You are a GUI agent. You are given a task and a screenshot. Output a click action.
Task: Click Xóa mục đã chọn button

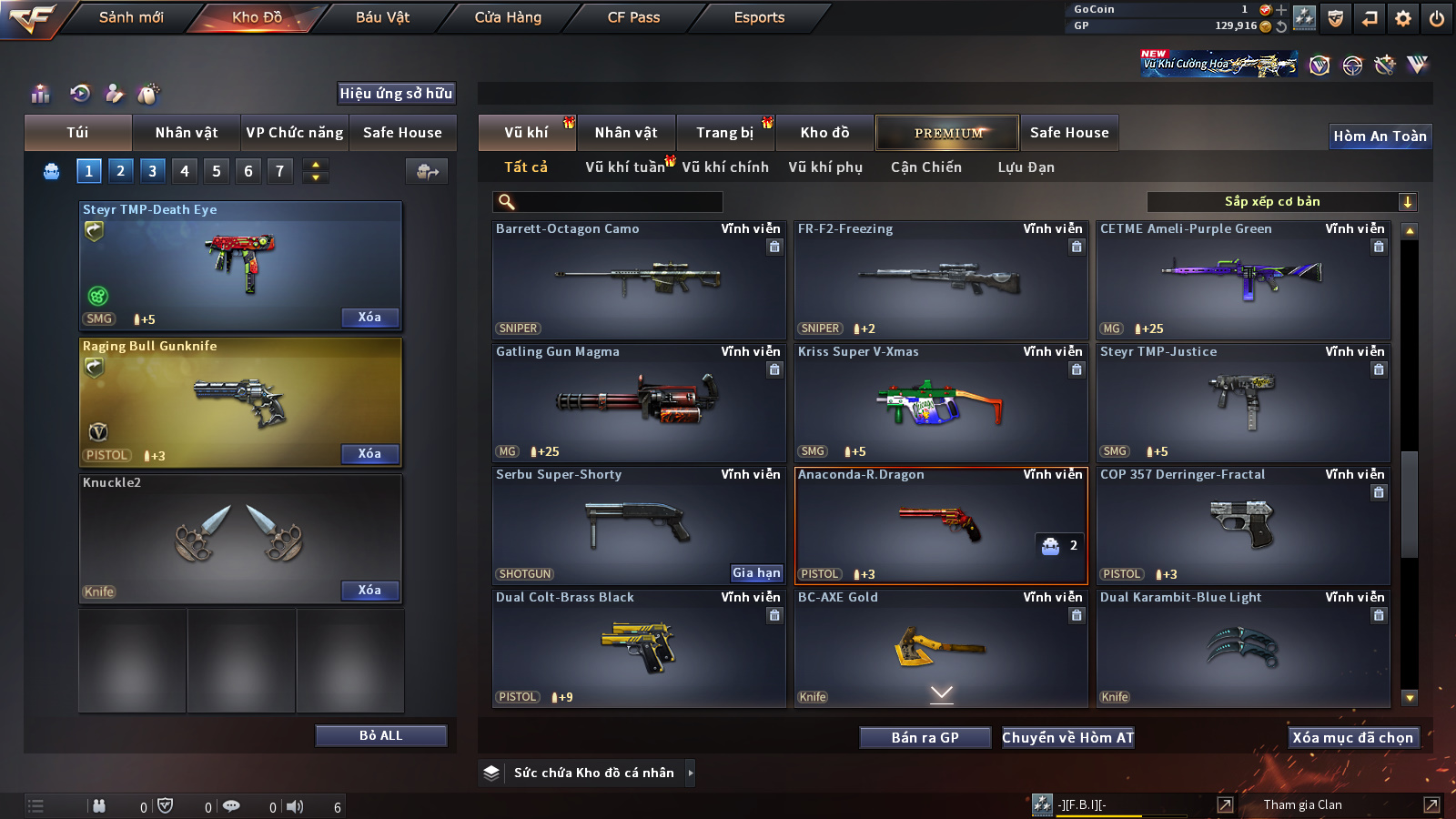tap(1352, 738)
